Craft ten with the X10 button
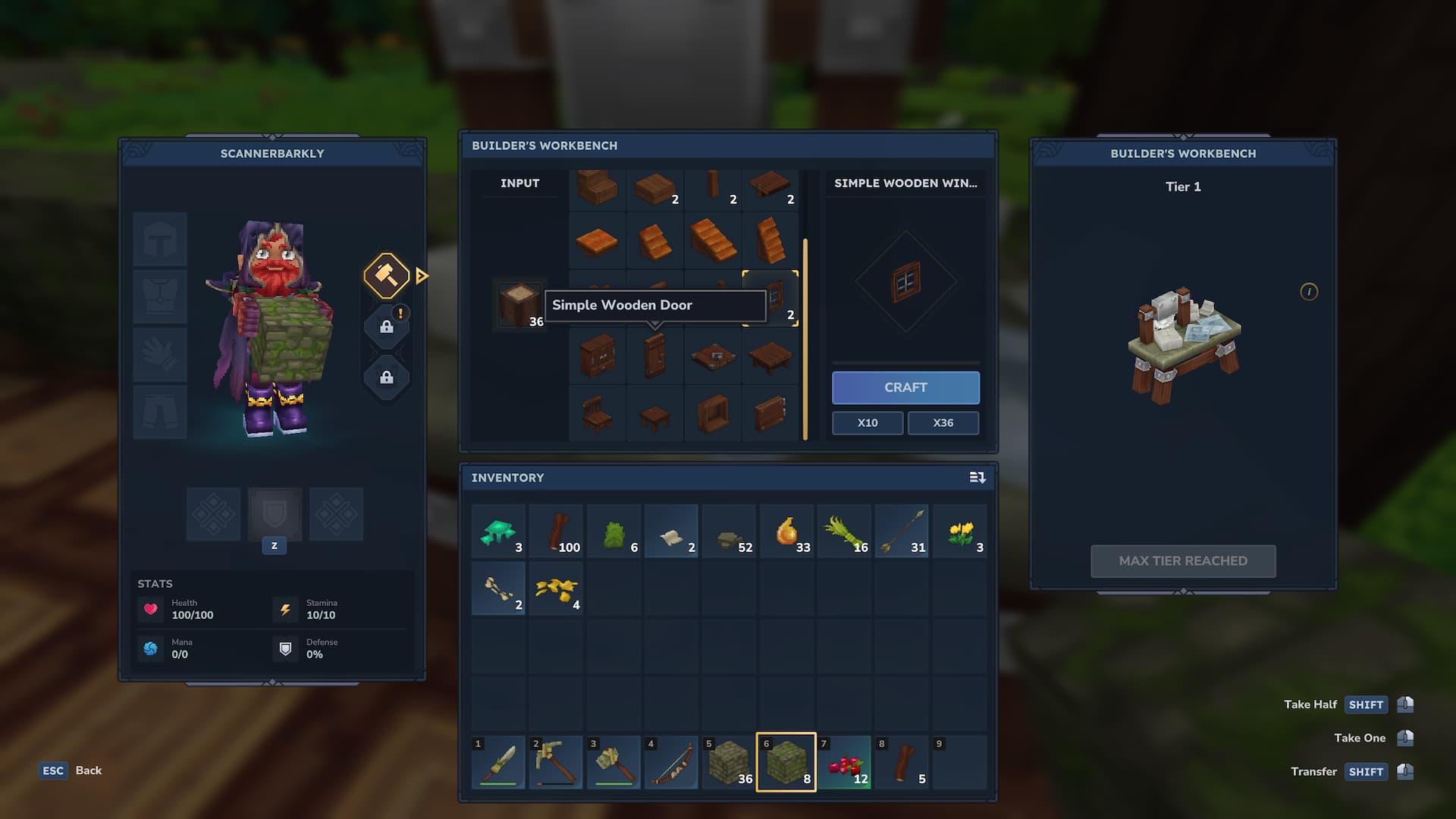Viewport: 1456px width, 819px height. (x=868, y=423)
